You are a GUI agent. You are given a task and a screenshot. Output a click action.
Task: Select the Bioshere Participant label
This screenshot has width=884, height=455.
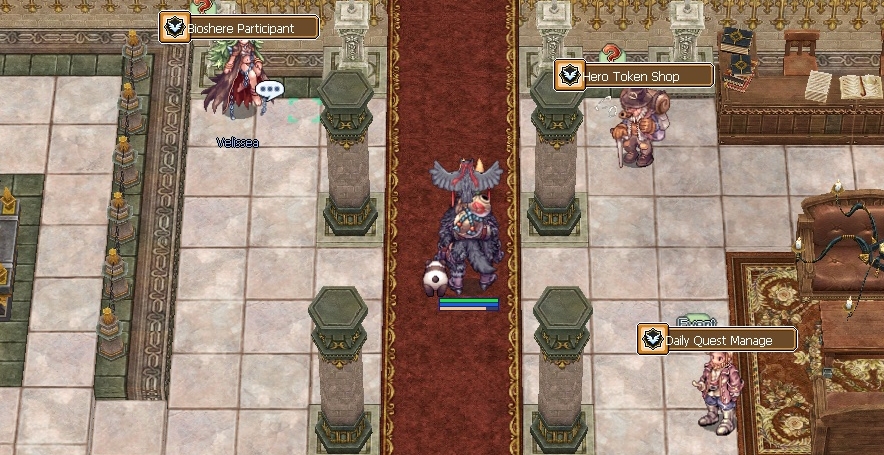(x=240, y=28)
